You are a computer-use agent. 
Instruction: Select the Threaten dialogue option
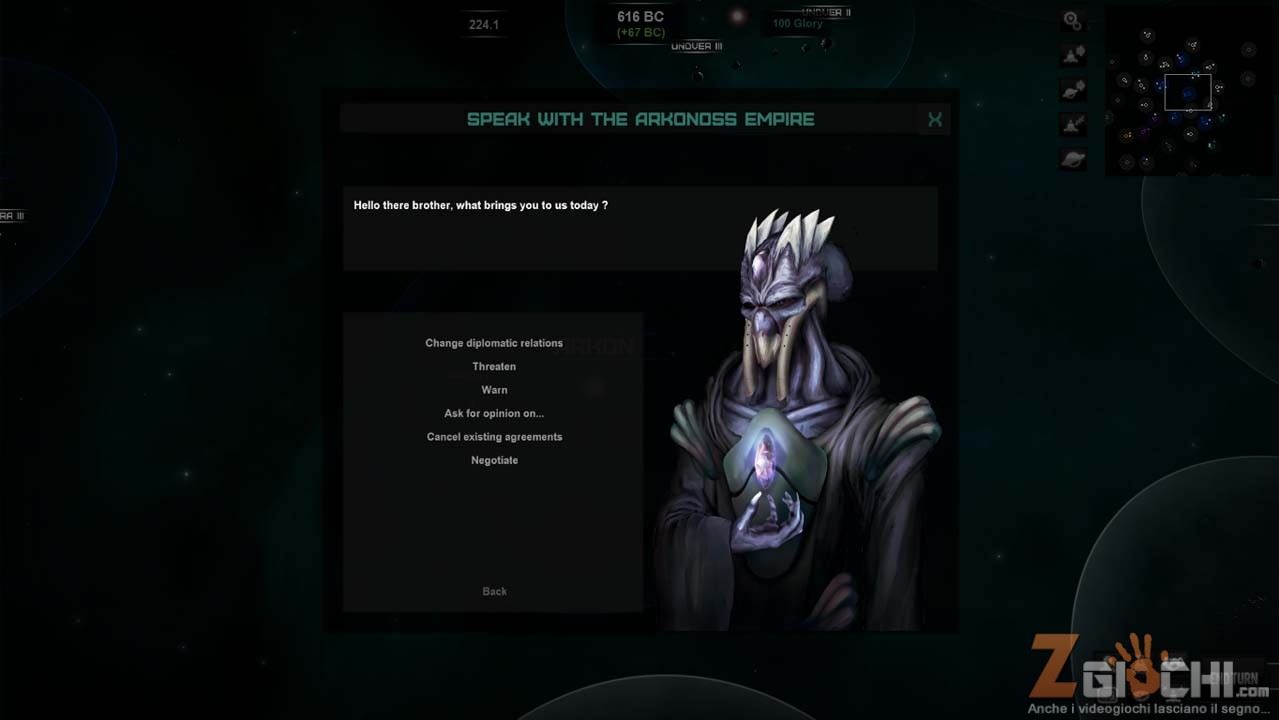pyautogui.click(x=494, y=367)
